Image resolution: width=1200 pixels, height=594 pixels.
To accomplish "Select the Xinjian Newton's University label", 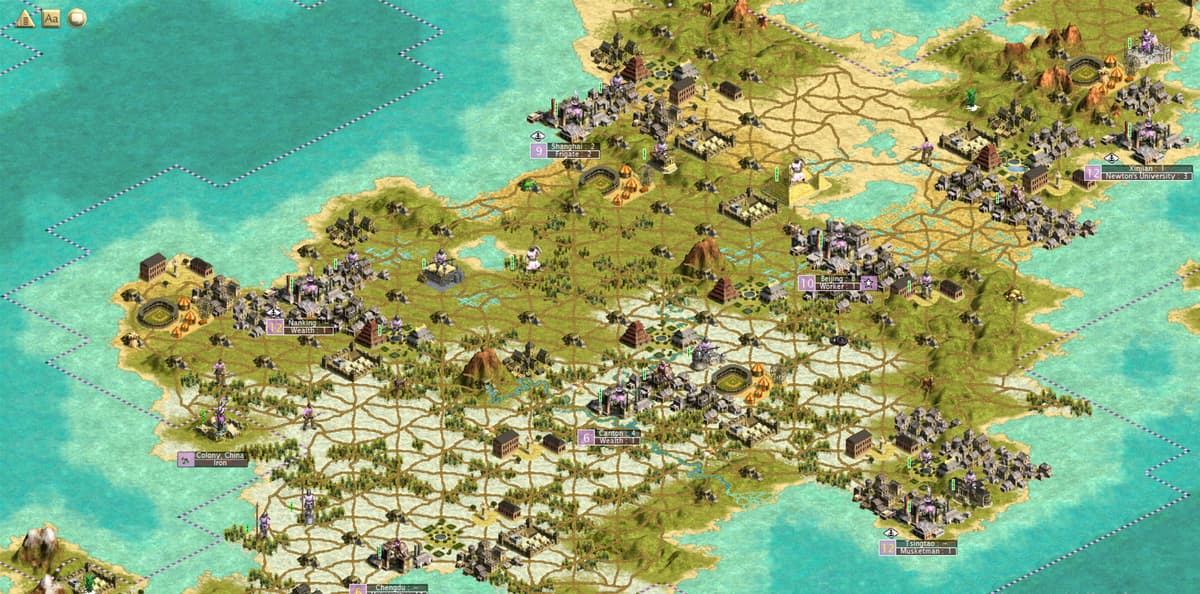I will [x=1145, y=172].
